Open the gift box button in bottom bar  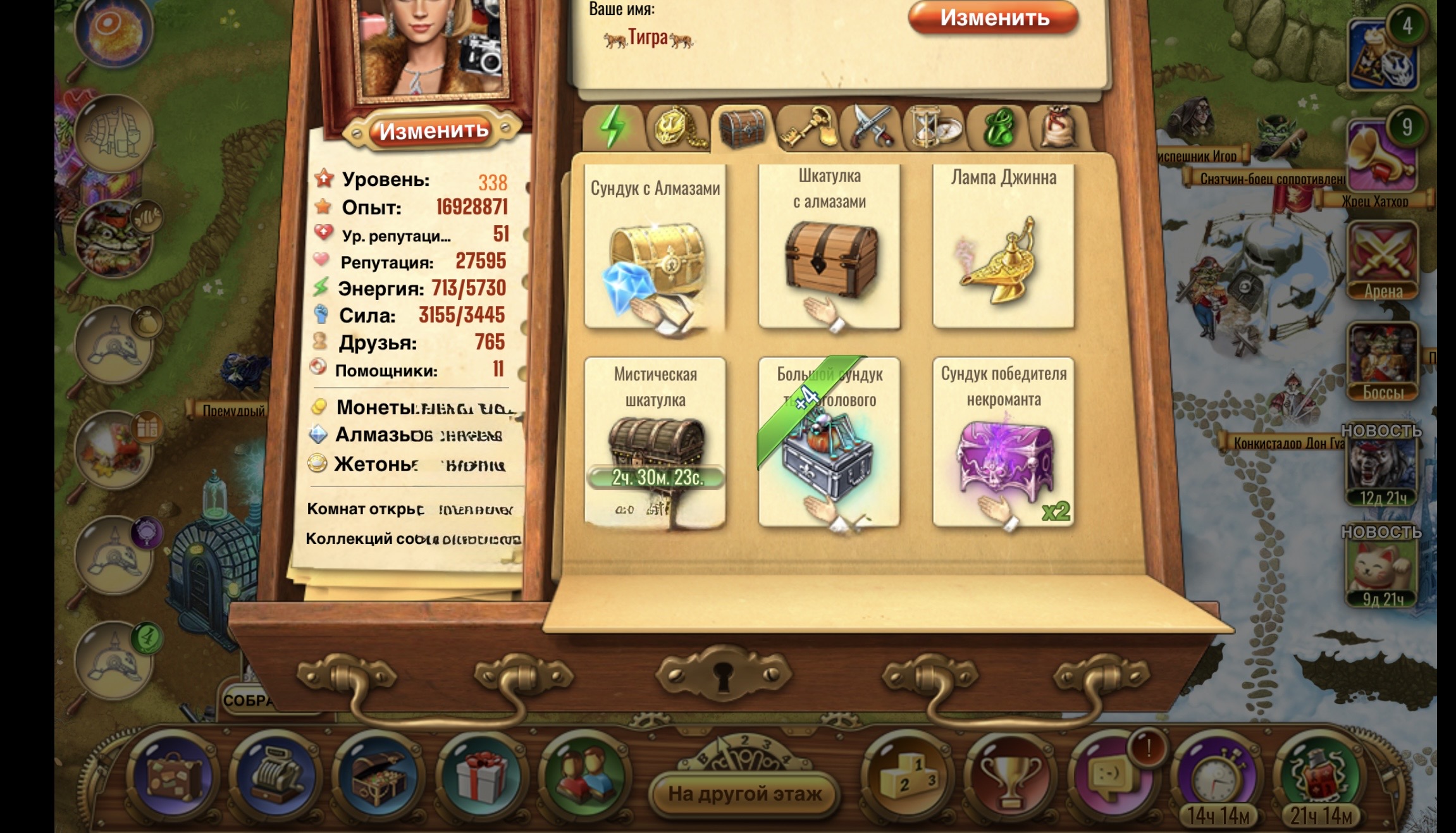tap(481, 777)
